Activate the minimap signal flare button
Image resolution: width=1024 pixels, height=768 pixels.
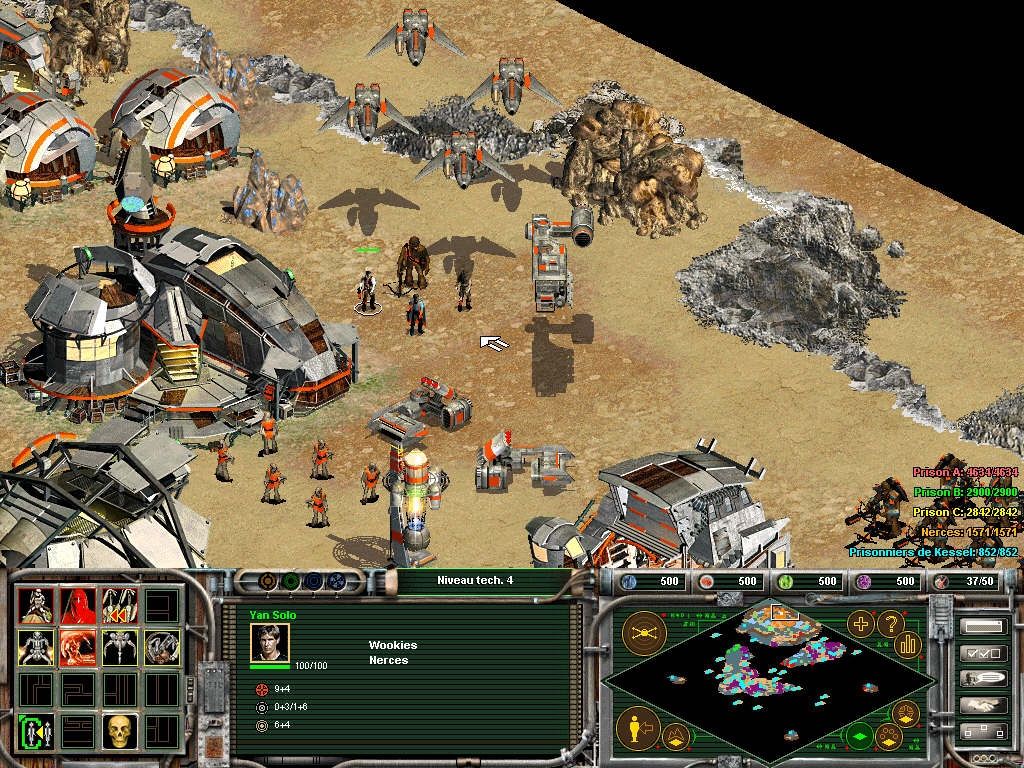pos(645,631)
